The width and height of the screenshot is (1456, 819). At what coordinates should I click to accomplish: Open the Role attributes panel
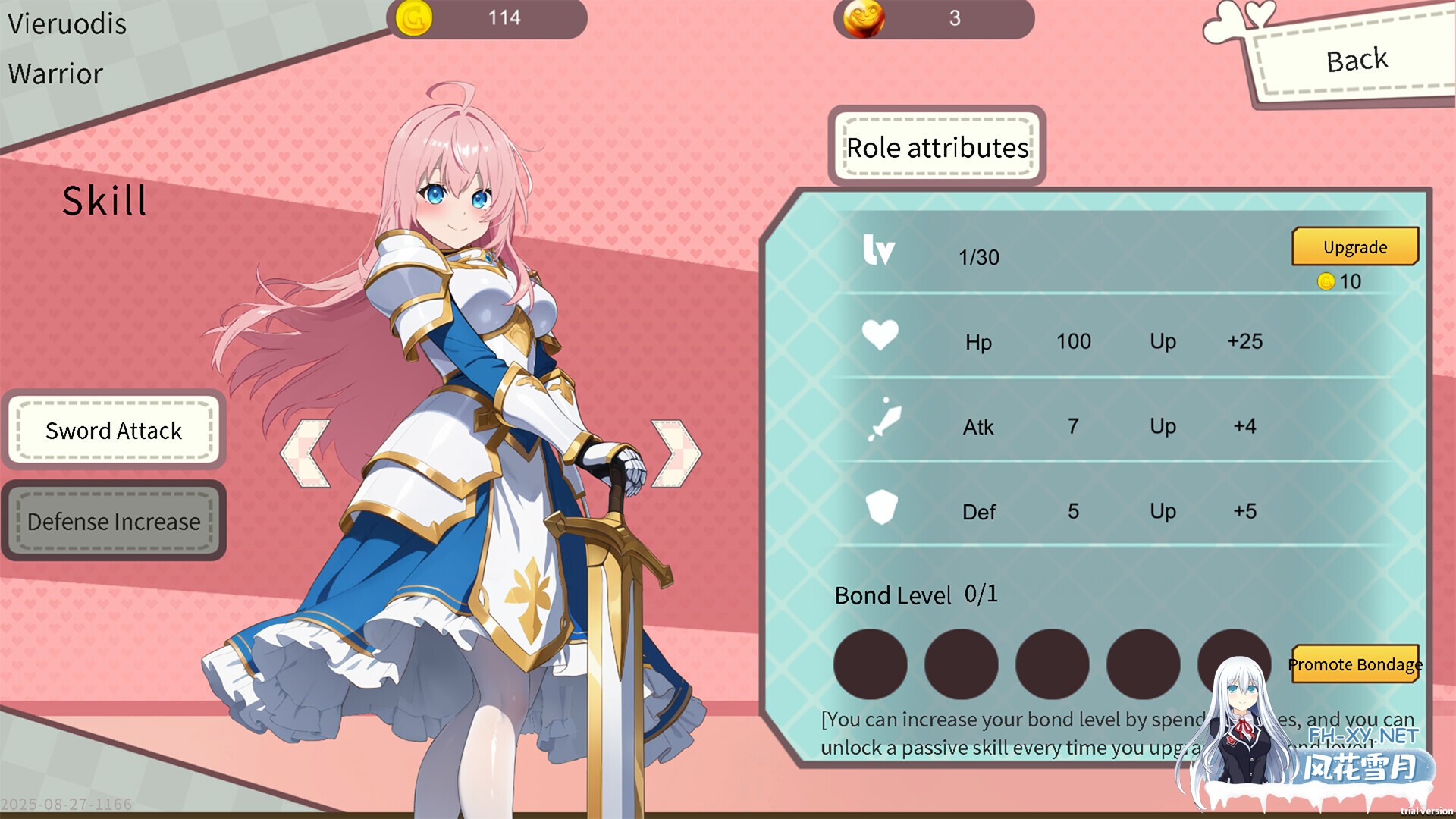tap(937, 147)
